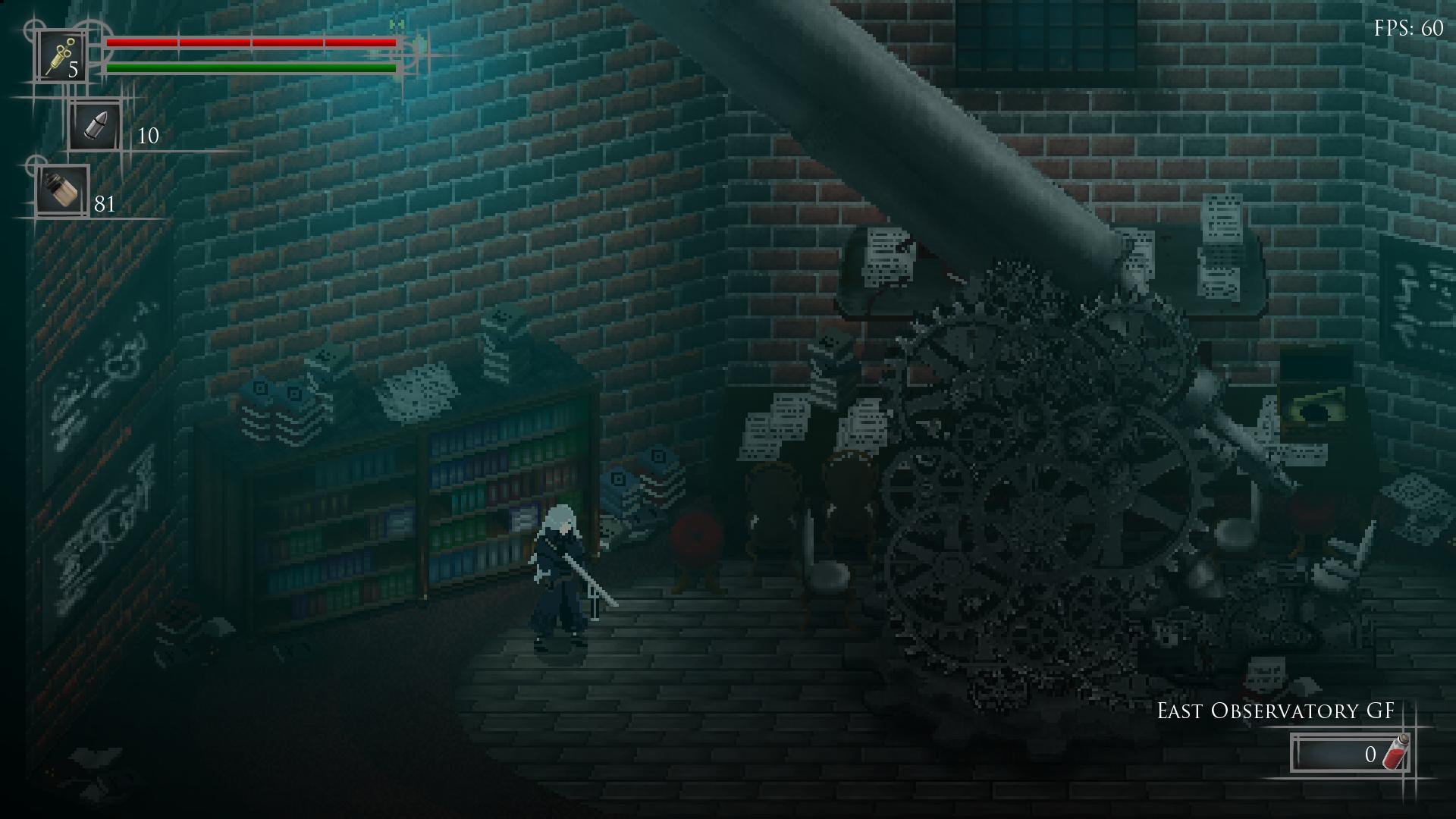Screen dimensions: 1456x819
Task: Click the green stamina bar
Action: (x=250, y=69)
